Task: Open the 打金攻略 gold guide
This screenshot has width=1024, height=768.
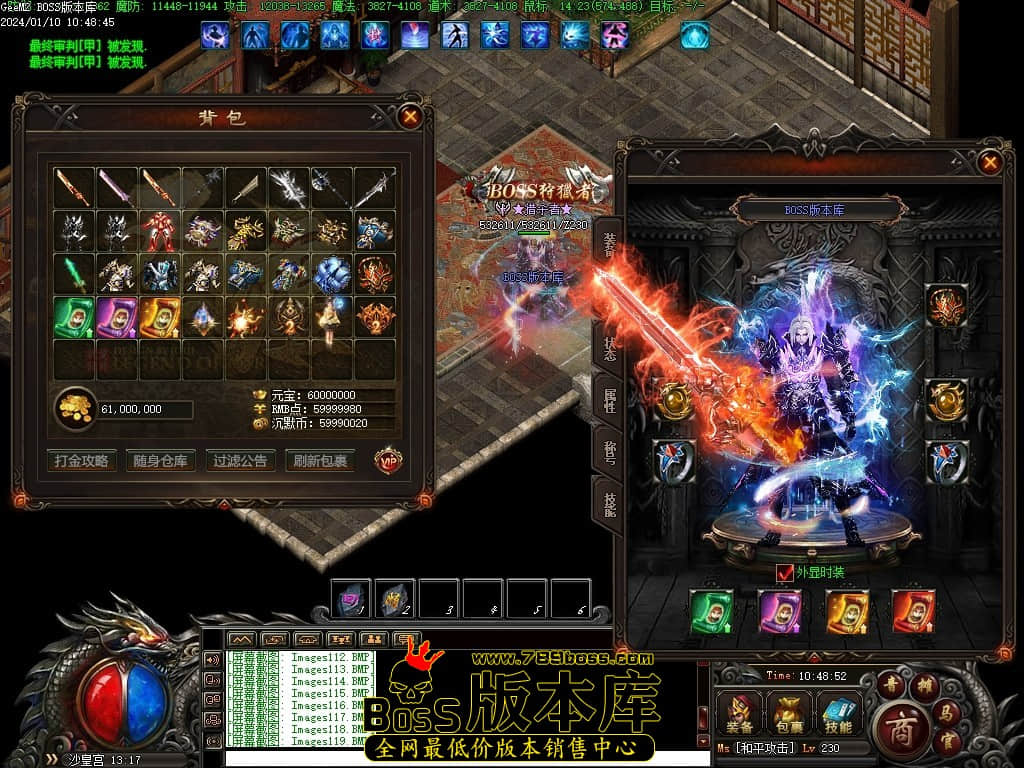Action: [81, 461]
